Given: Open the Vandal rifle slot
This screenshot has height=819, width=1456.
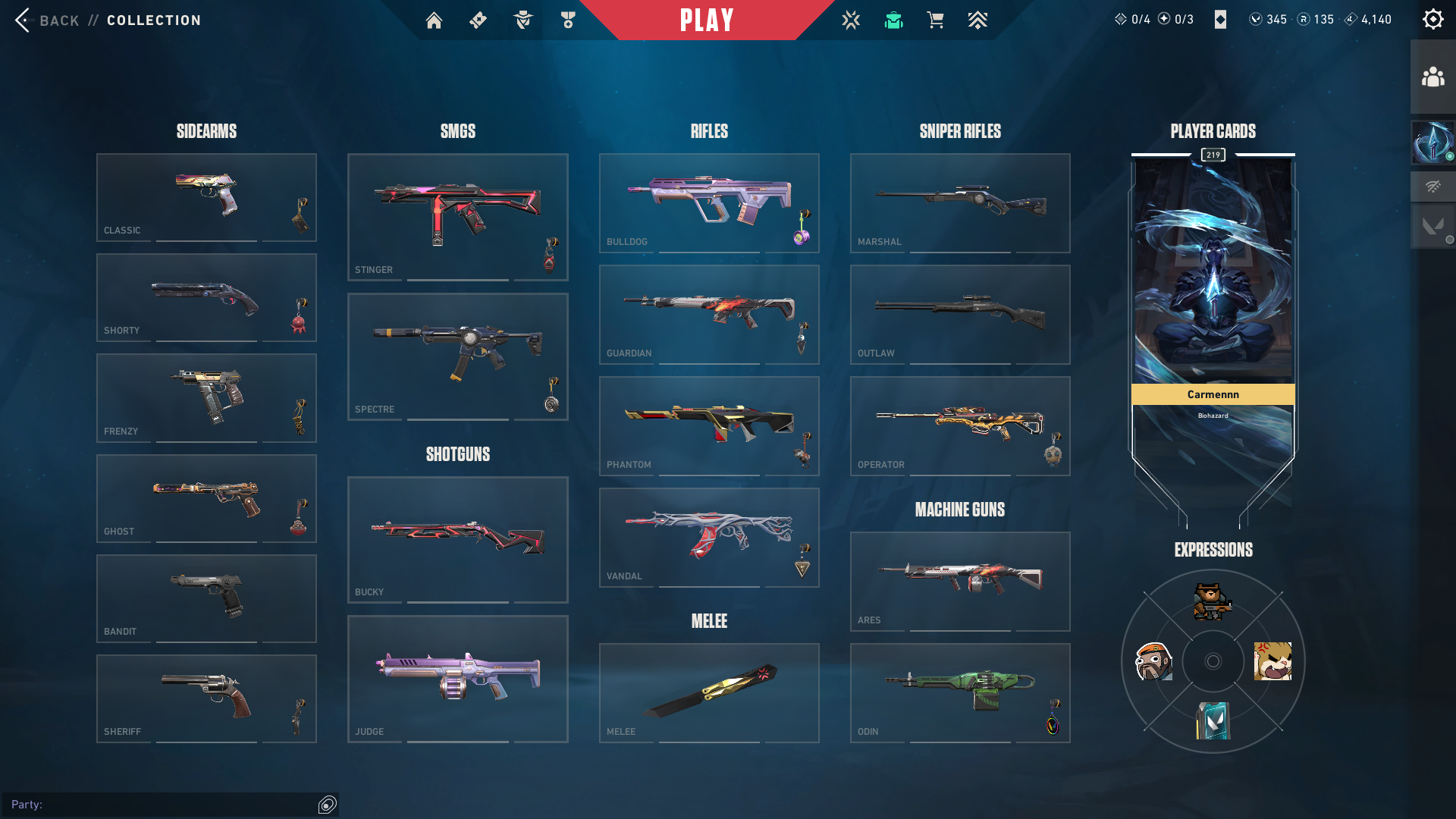Looking at the screenshot, I should point(709,537).
